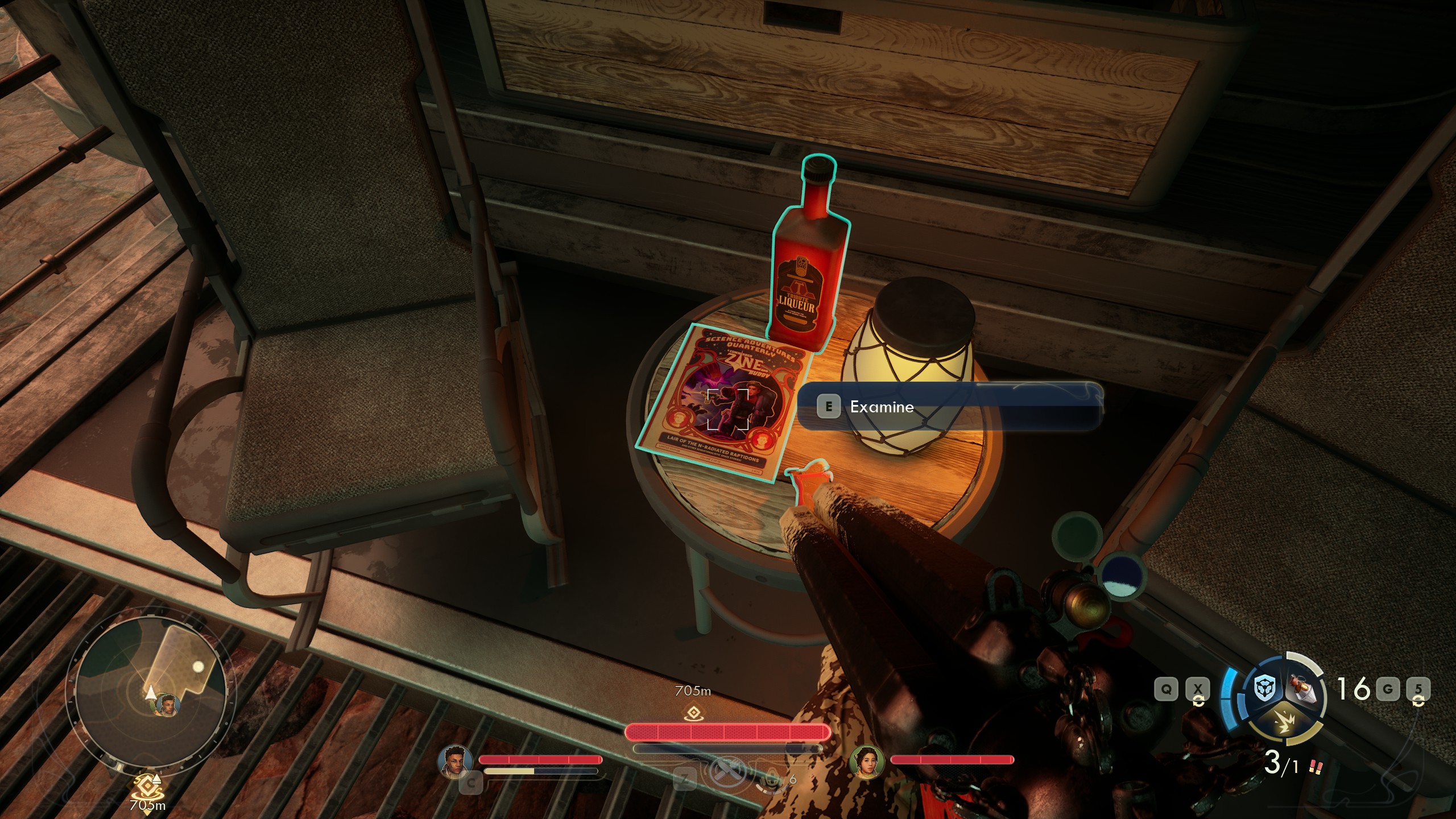Click the shotgun shell icons beside the 3/1 counter

[x=1316, y=768]
